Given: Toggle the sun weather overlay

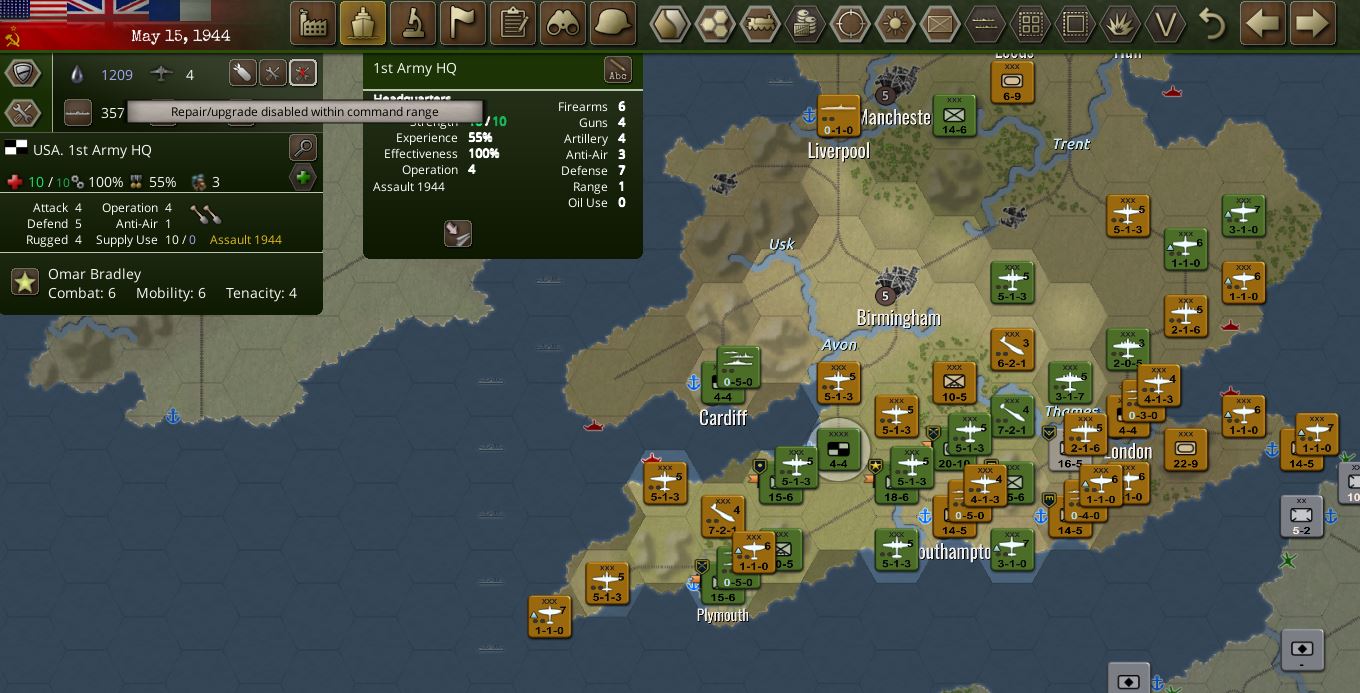Looking at the screenshot, I should tap(895, 23).
